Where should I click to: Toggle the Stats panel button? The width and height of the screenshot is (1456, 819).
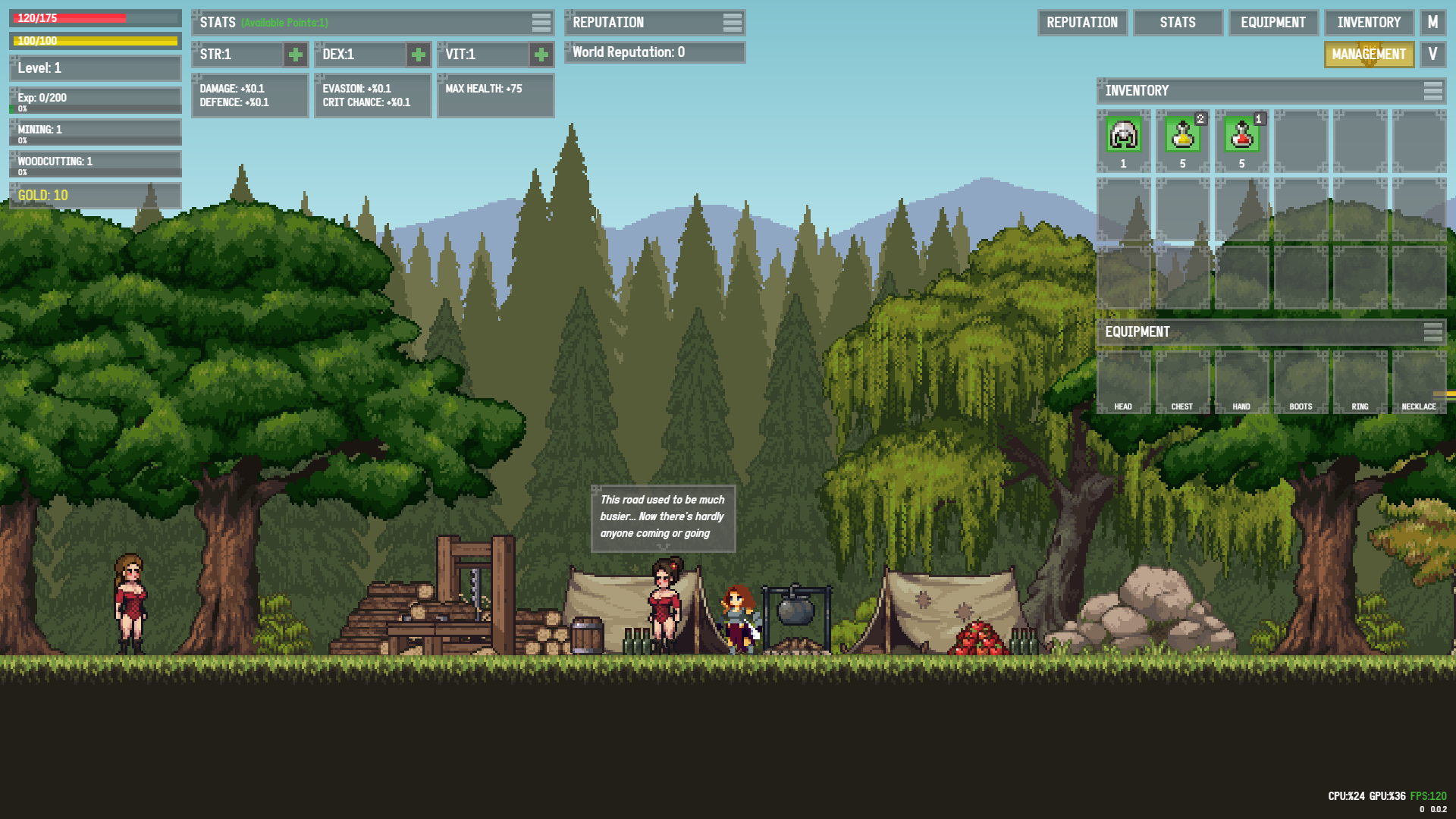coord(1177,23)
